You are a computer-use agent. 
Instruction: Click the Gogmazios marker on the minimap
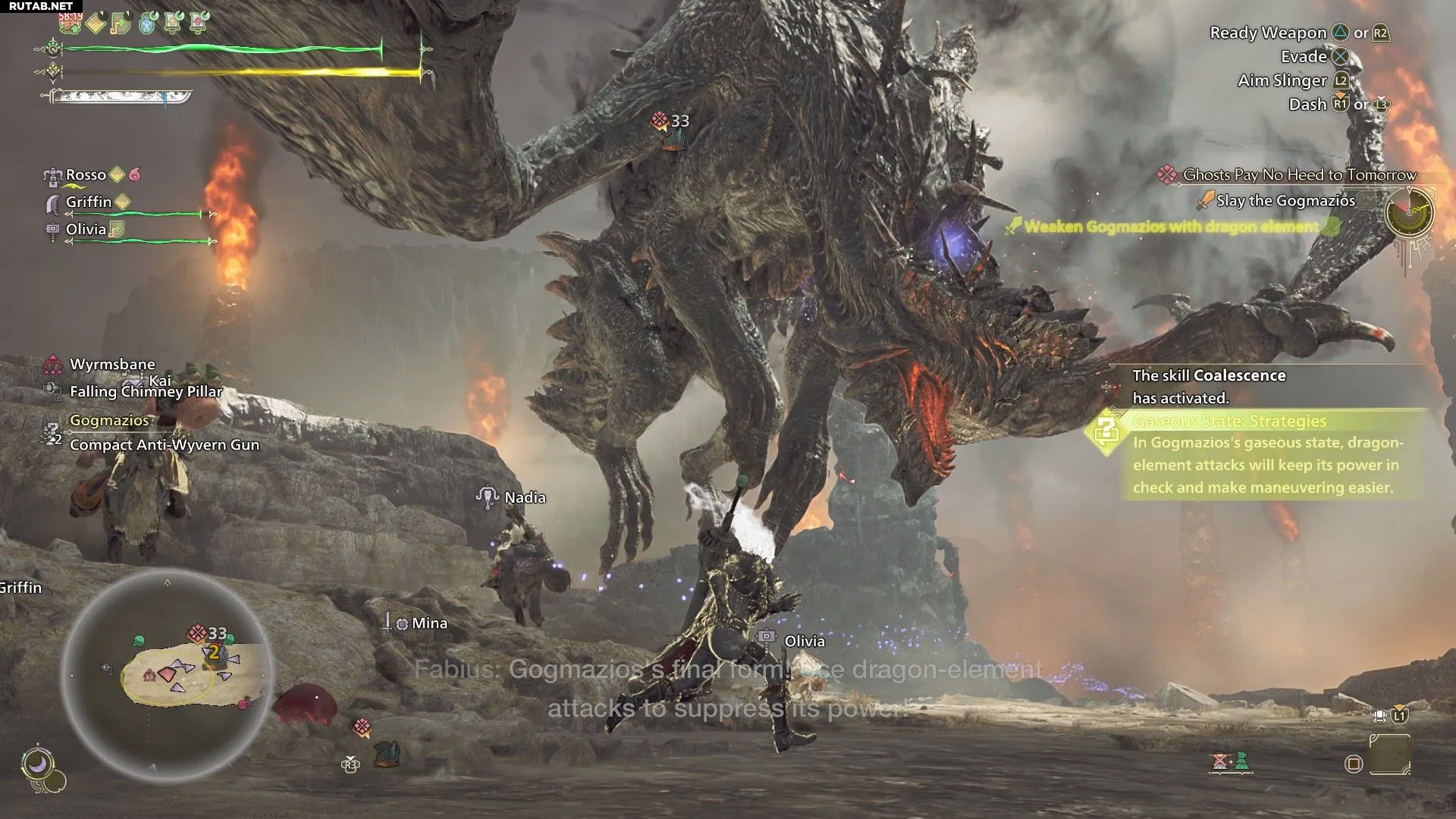click(198, 632)
